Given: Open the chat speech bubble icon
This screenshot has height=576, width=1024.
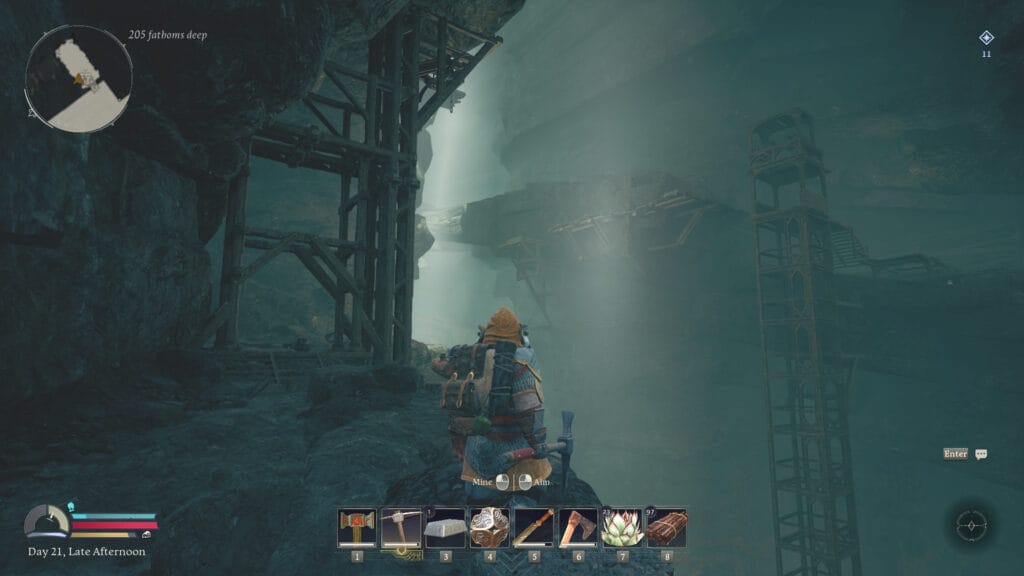Looking at the screenshot, I should (x=981, y=454).
